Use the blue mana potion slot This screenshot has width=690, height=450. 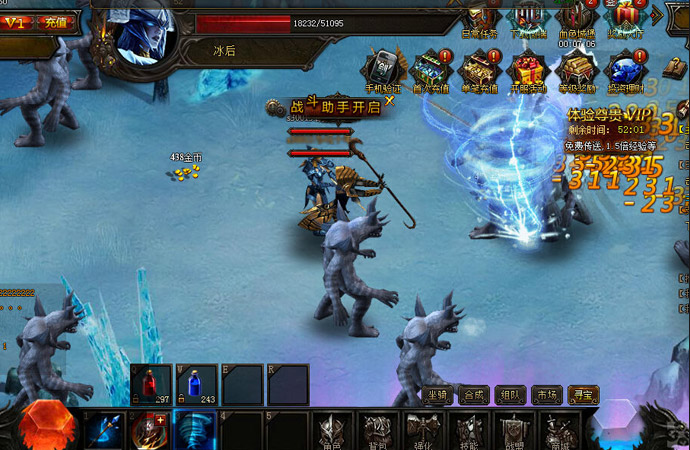196,384
